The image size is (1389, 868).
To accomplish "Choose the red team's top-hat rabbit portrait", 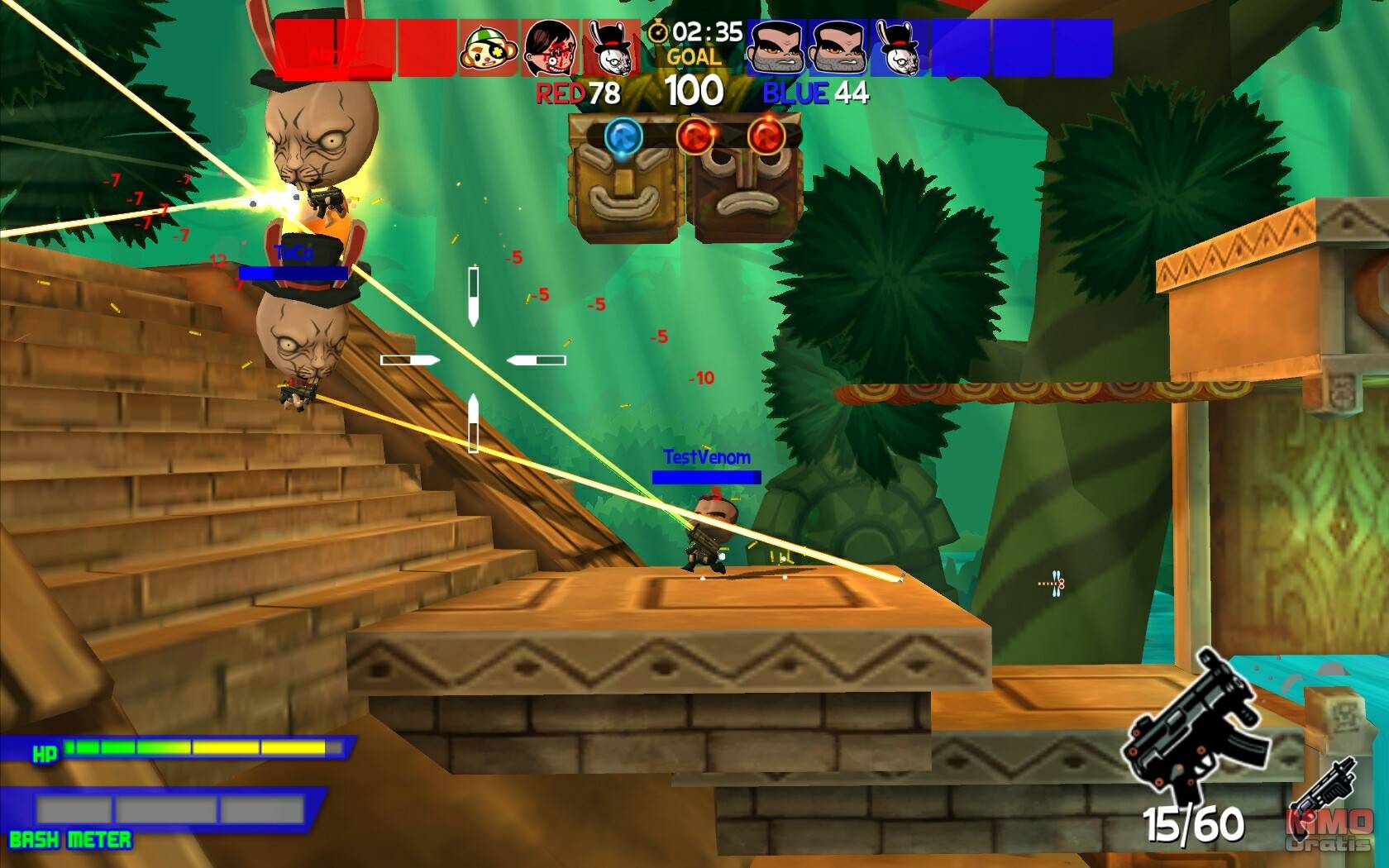I will pyautogui.click(x=612, y=49).
